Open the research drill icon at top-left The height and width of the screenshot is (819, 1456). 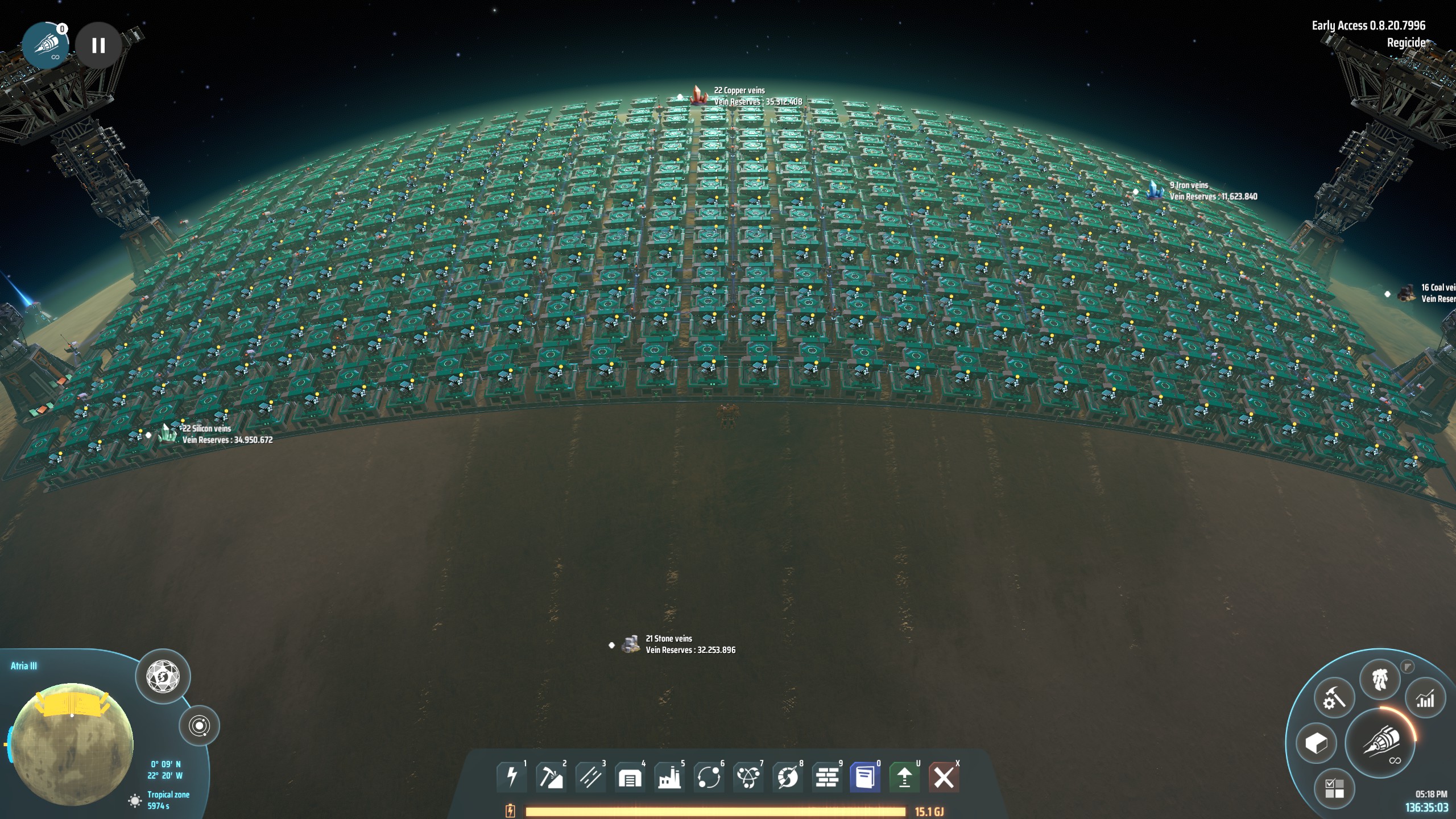point(45,45)
